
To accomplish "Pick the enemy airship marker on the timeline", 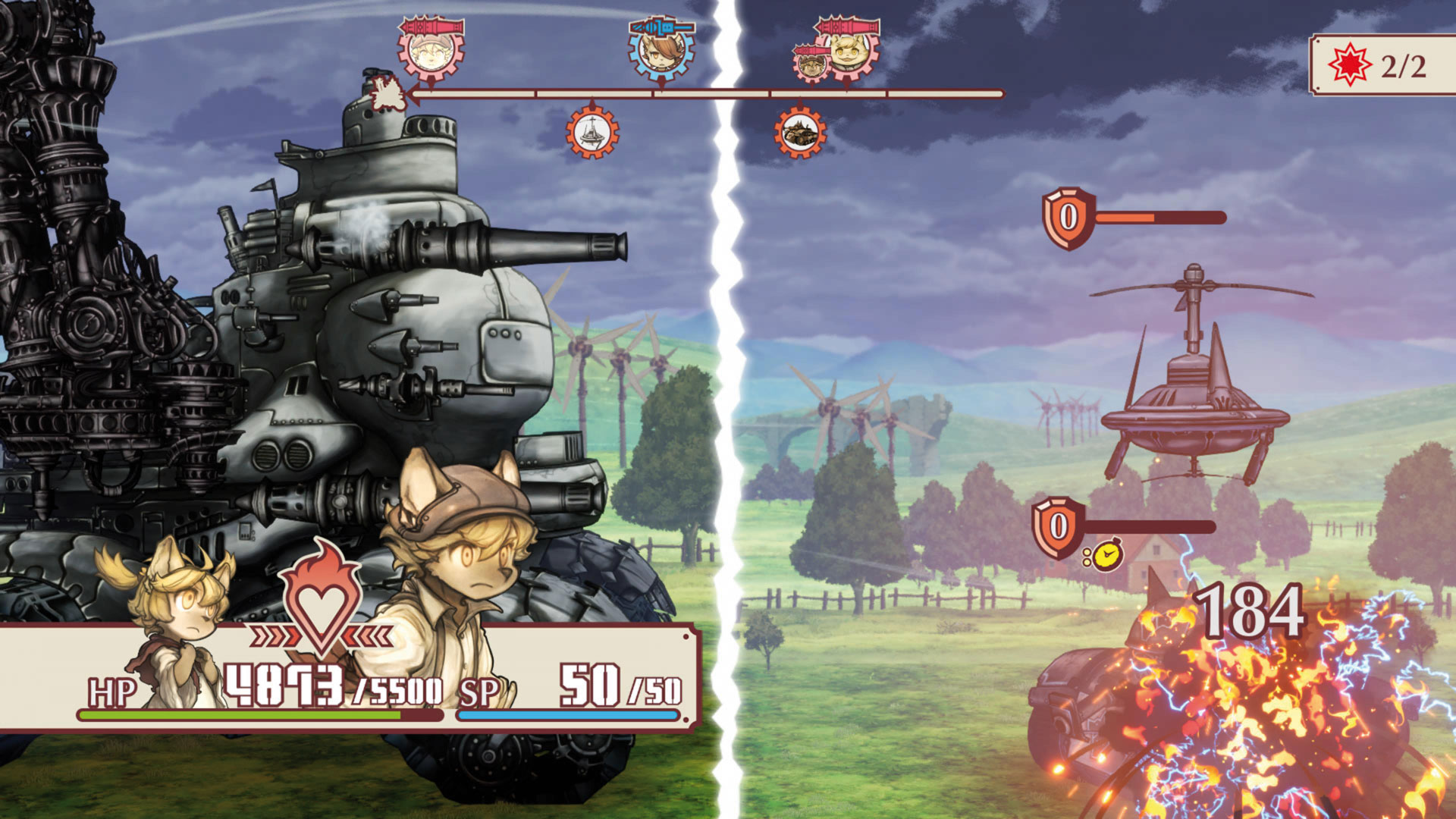I will [x=592, y=133].
